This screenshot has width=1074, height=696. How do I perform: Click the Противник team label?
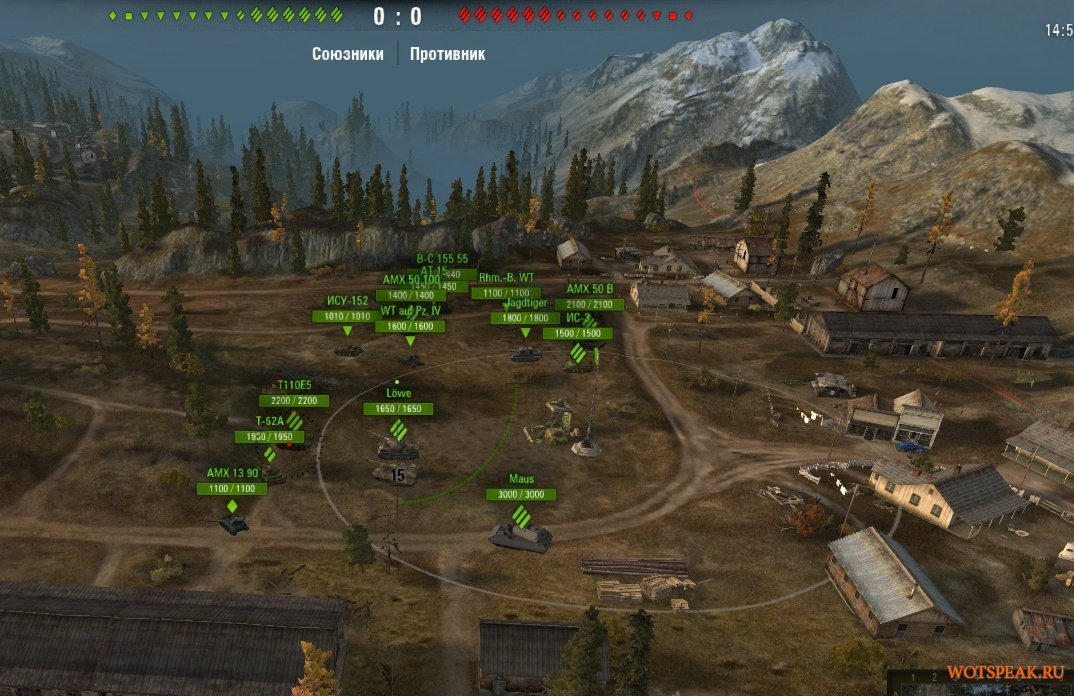click(447, 54)
